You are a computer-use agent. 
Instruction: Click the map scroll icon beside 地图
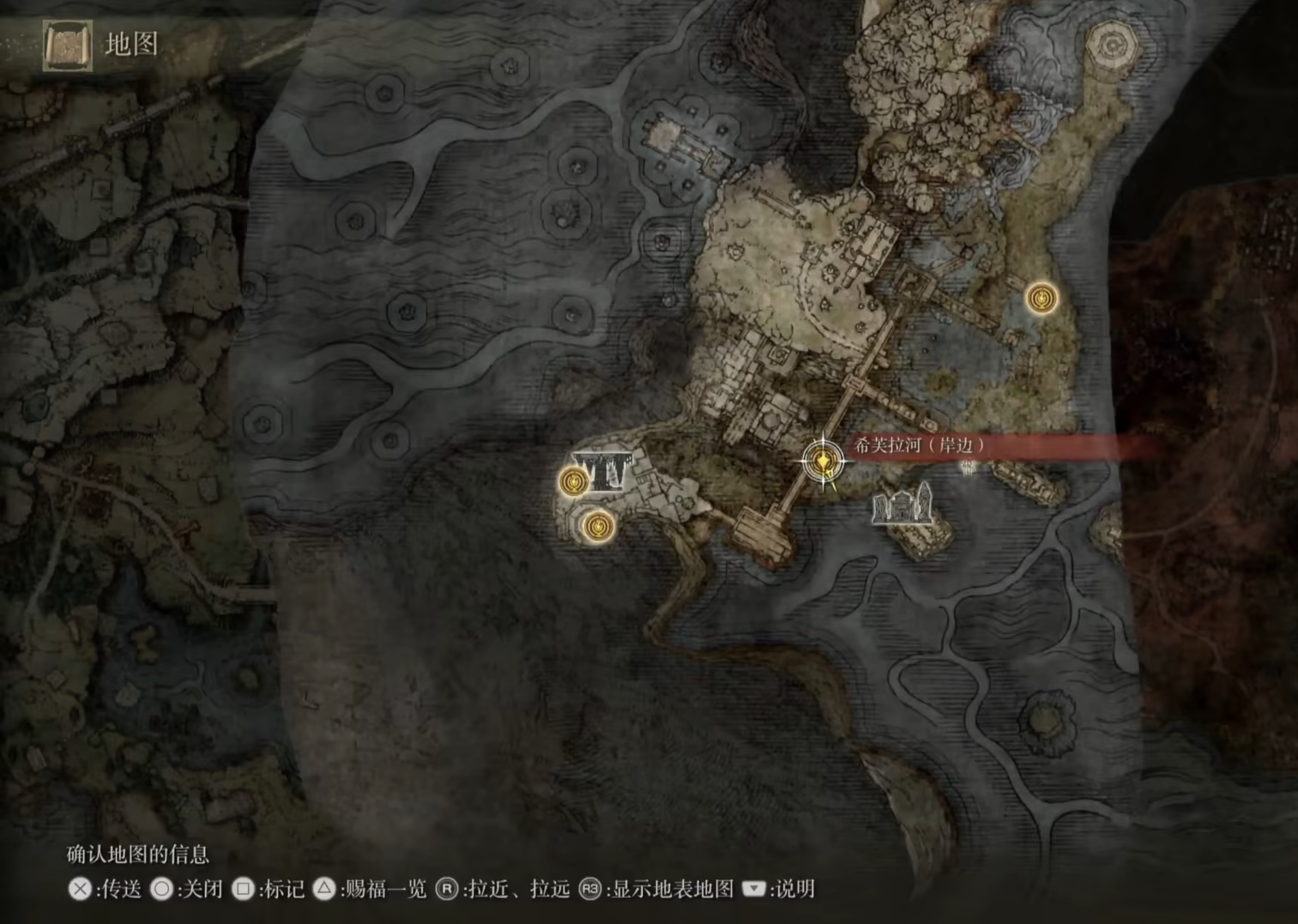[x=68, y=45]
